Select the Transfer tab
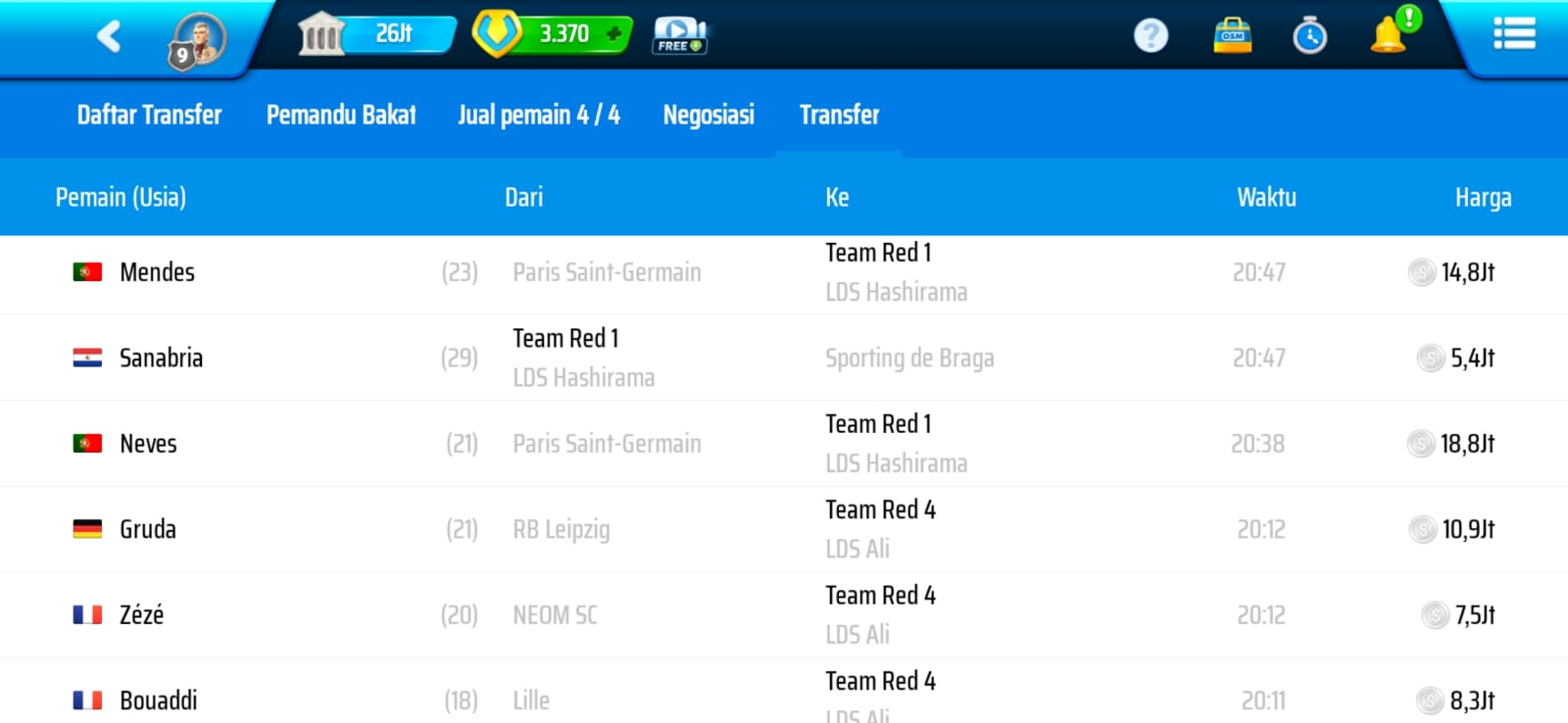1568x723 pixels. (x=839, y=115)
